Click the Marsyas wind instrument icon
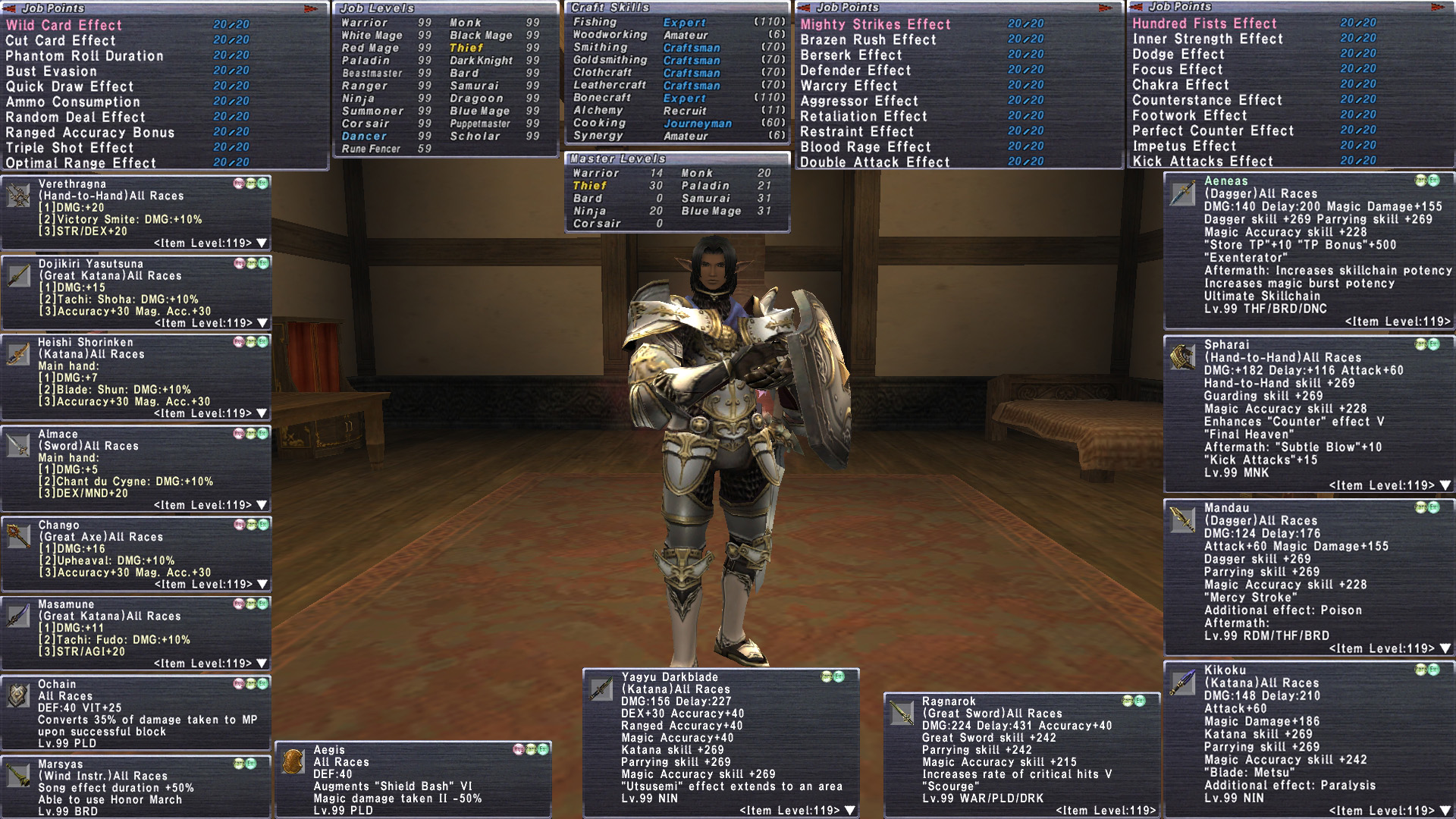Screen dimensions: 1456x819 click(x=18, y=776)
